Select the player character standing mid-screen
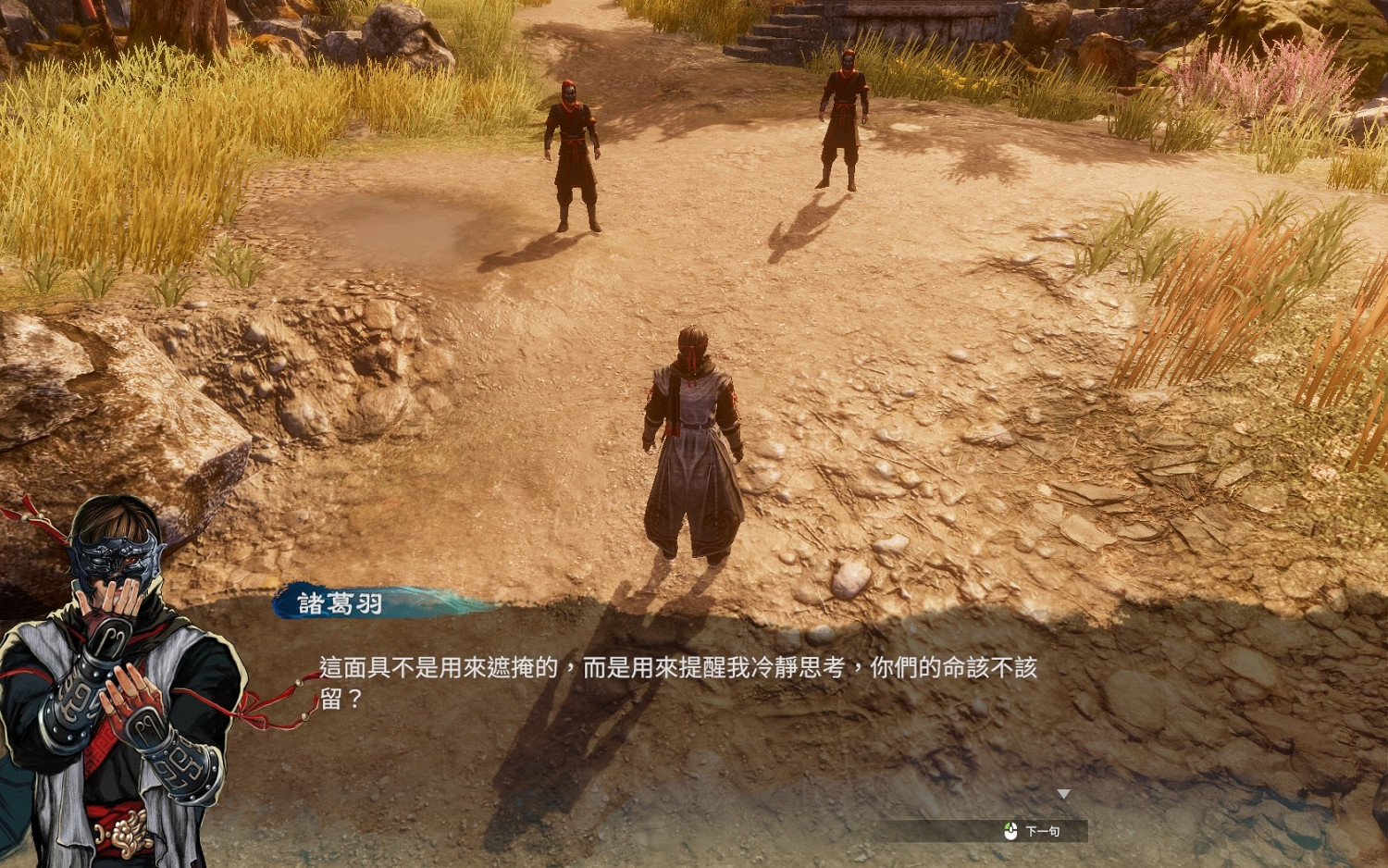 (692, 435)
